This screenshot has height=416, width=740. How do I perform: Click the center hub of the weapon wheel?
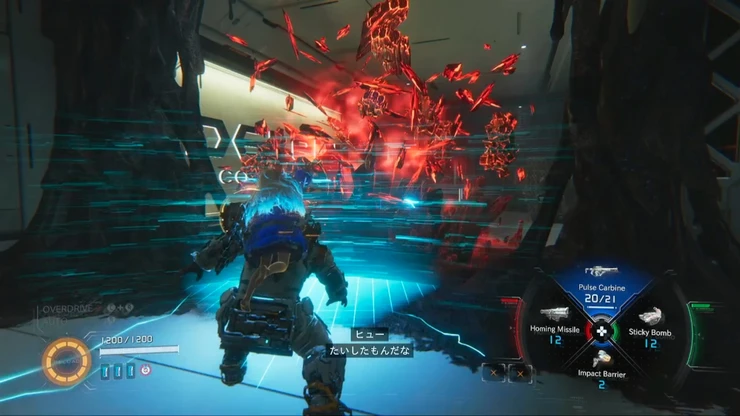pyautogui.click(x=601, y=330)
